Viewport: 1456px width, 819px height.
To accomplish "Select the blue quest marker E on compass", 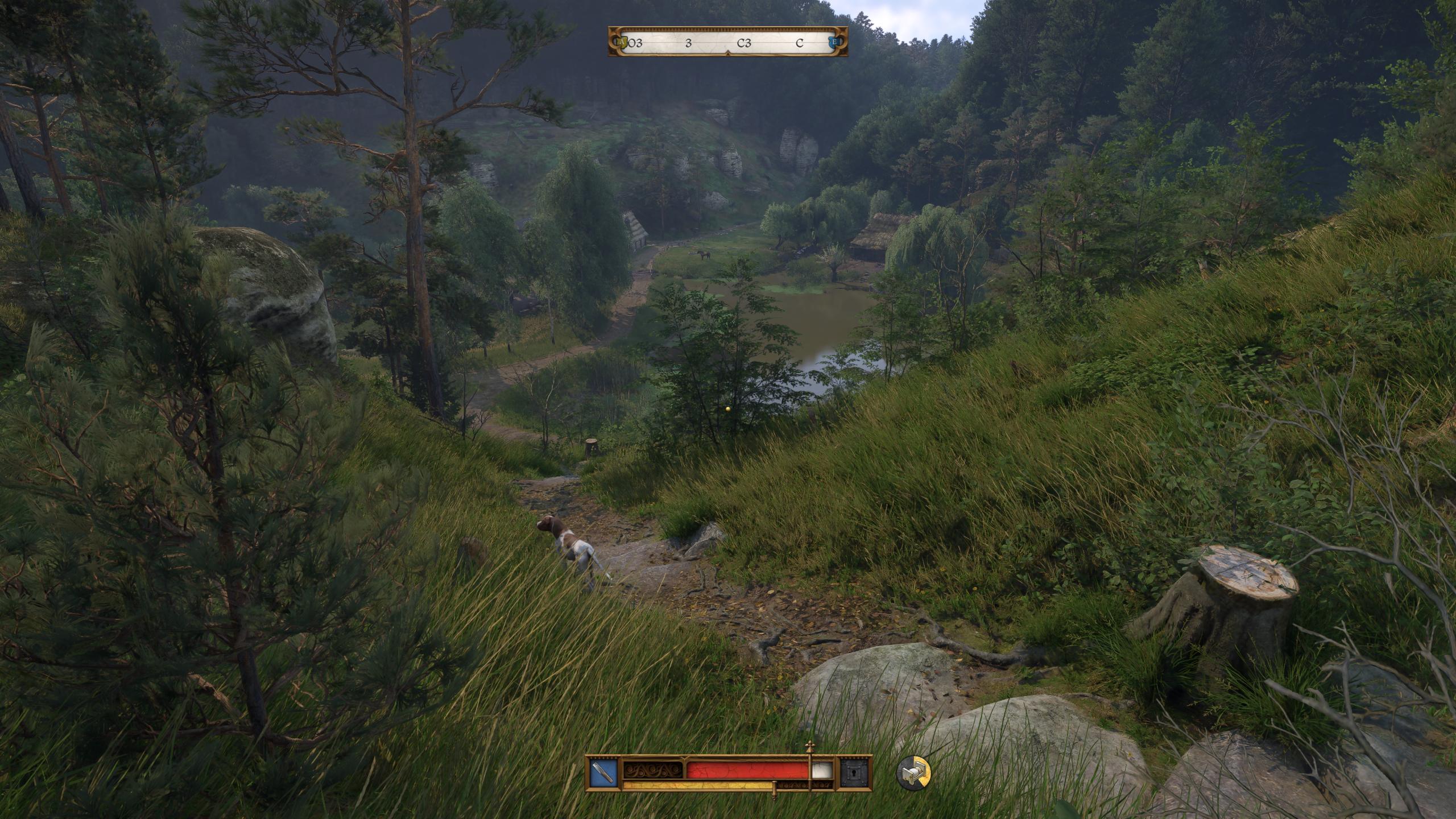I will [834, 42].
